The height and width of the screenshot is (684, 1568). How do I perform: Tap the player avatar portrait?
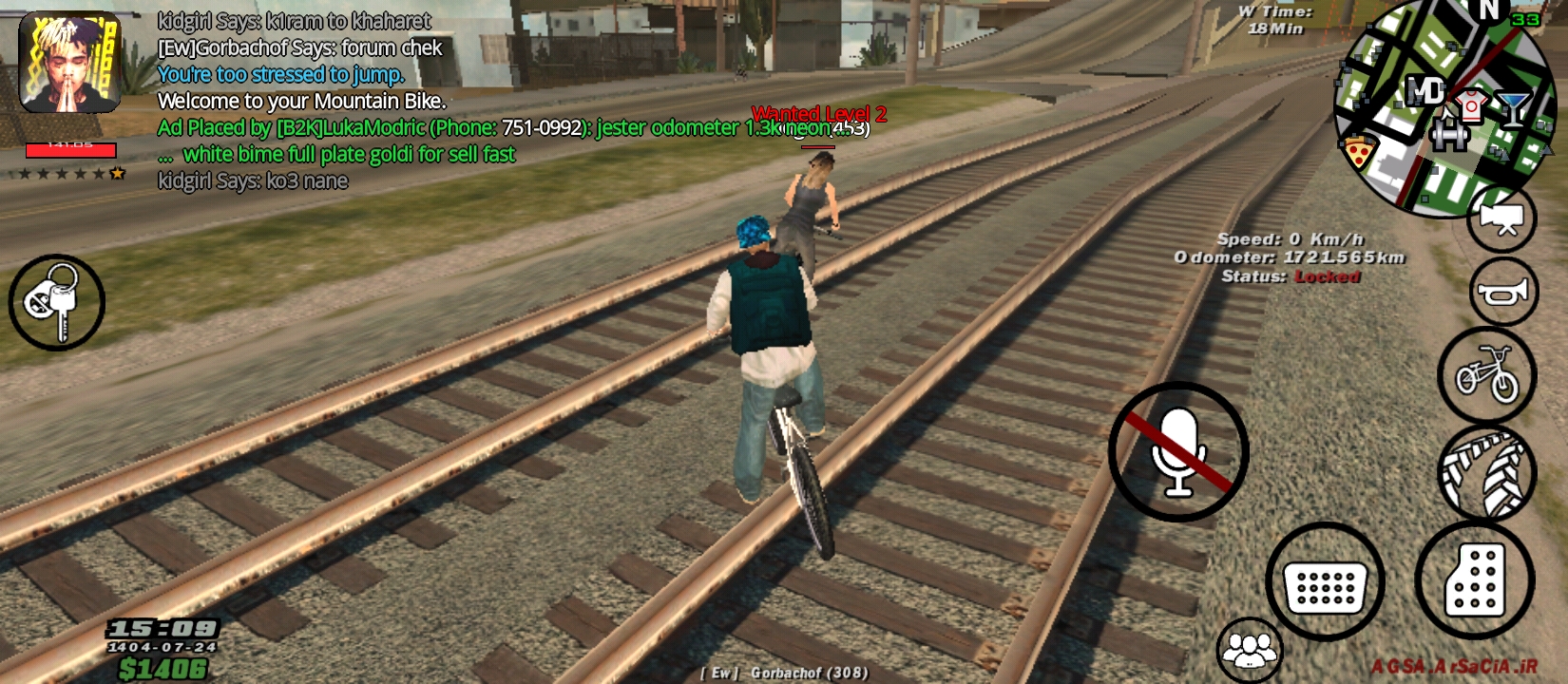coord(70,63)
